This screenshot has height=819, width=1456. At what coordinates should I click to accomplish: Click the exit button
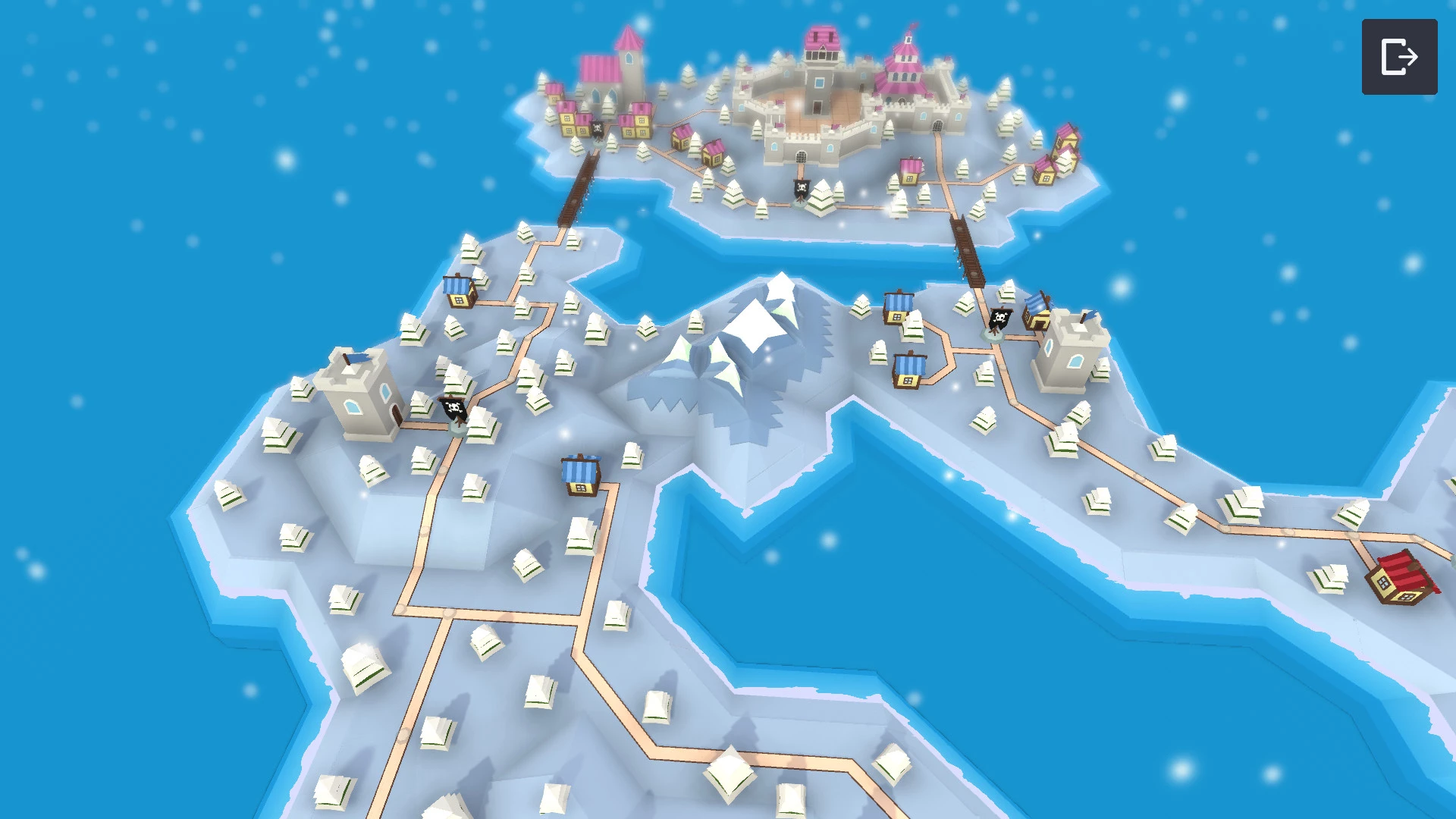1399,57
